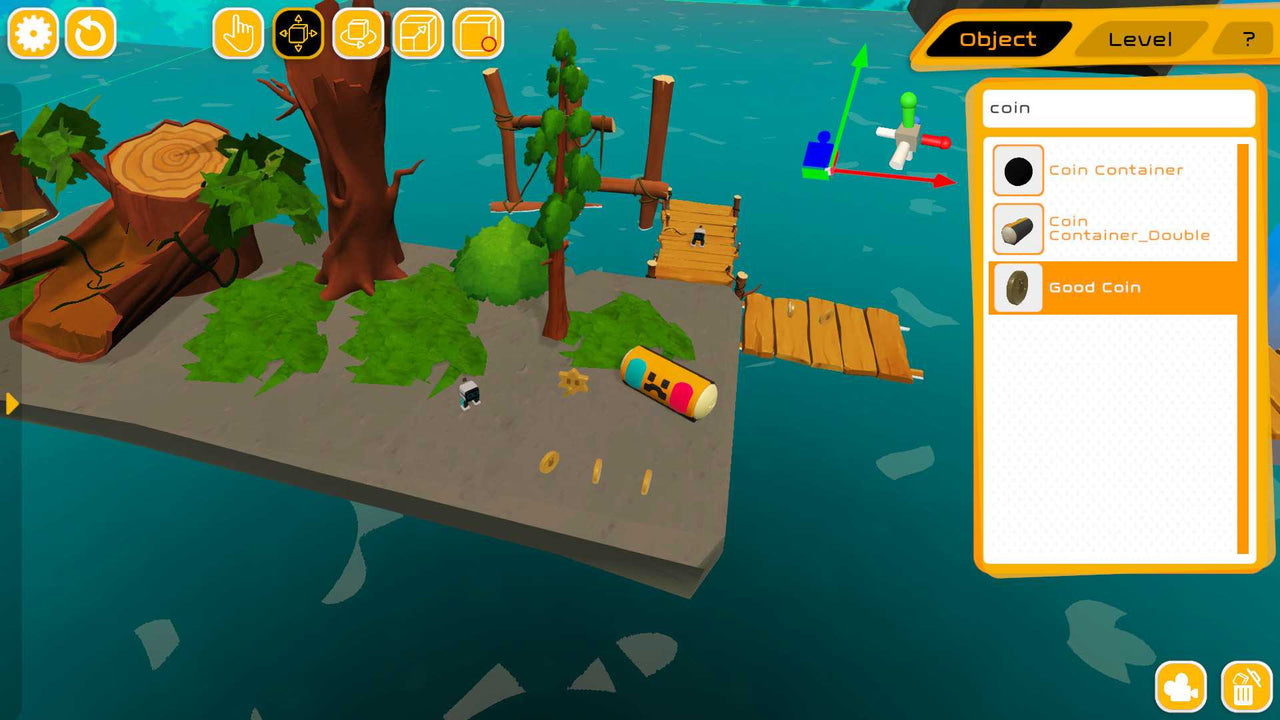The image size is (1280, 720).
Task: Toggle the move tool off
Action: pos(297,33)
